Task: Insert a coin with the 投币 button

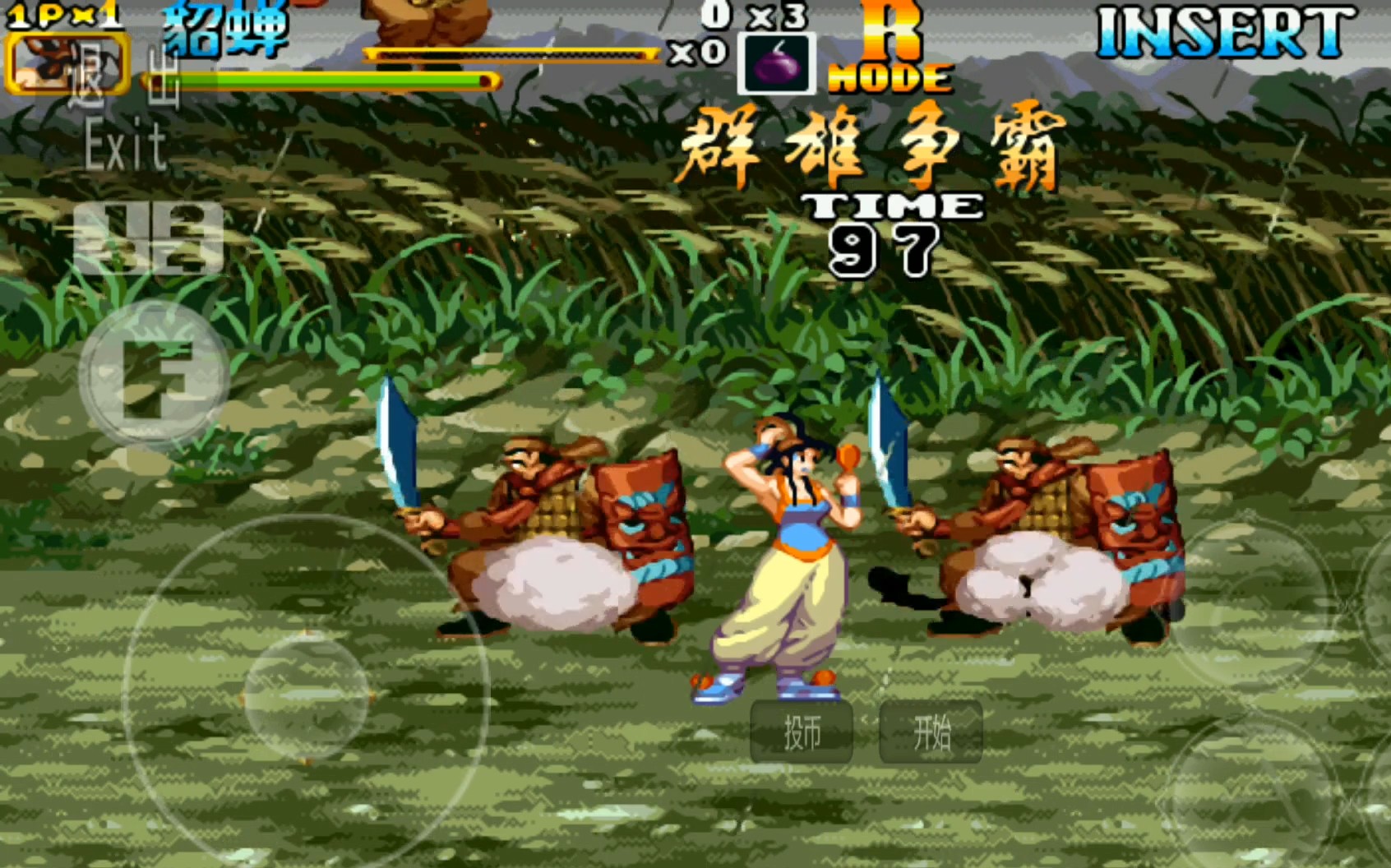Action: (x=802, y=732)
